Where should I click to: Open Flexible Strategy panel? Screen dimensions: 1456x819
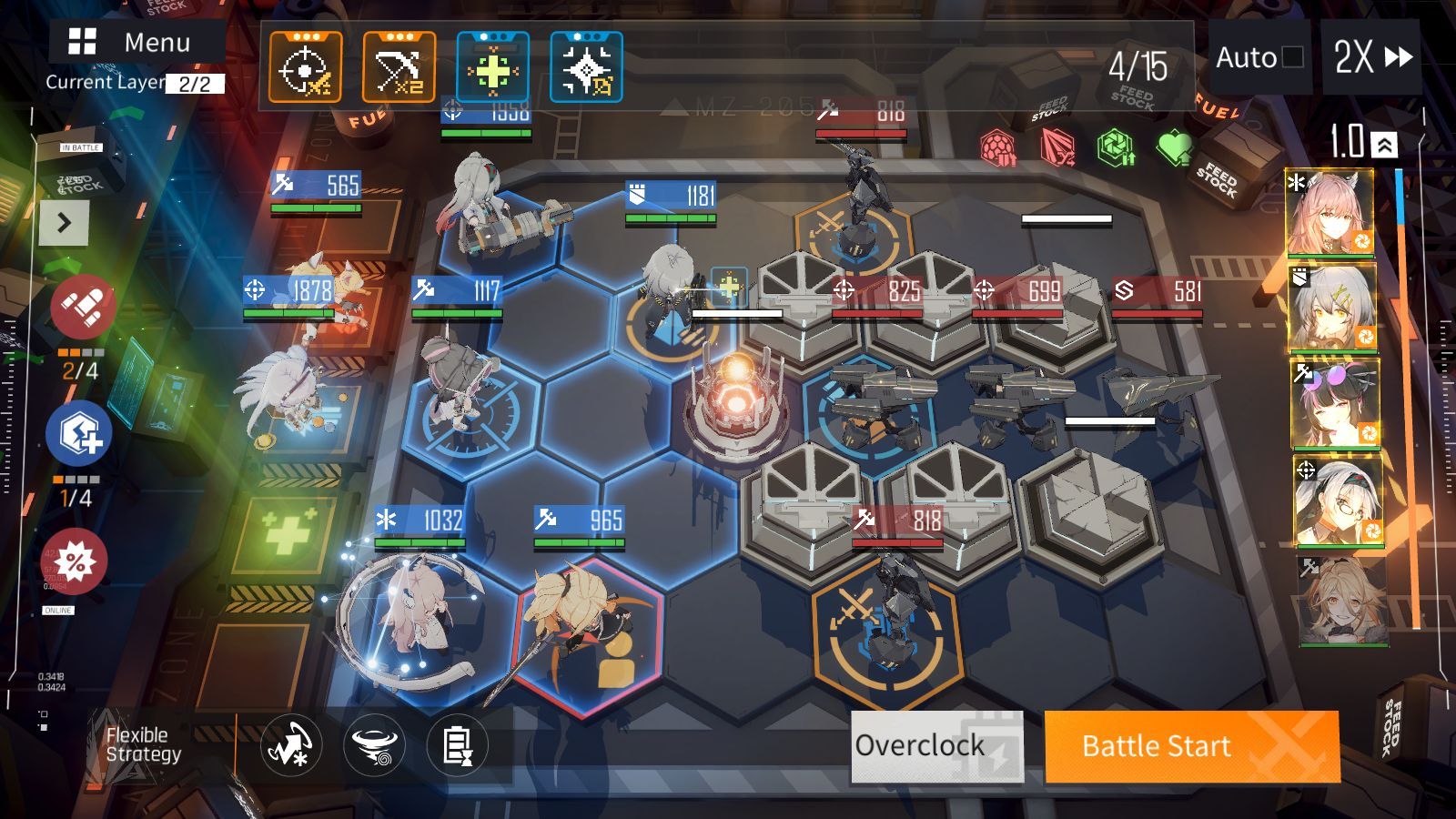143,745
